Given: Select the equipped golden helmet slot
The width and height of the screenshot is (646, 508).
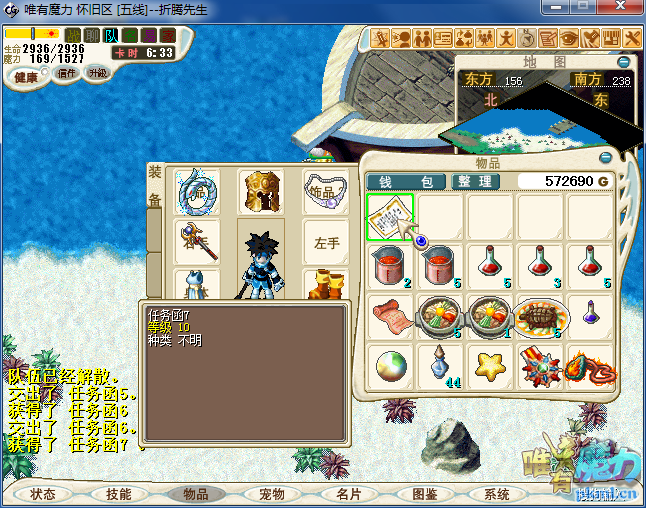Looking at the screenshot, I should [x=261, y=190].
